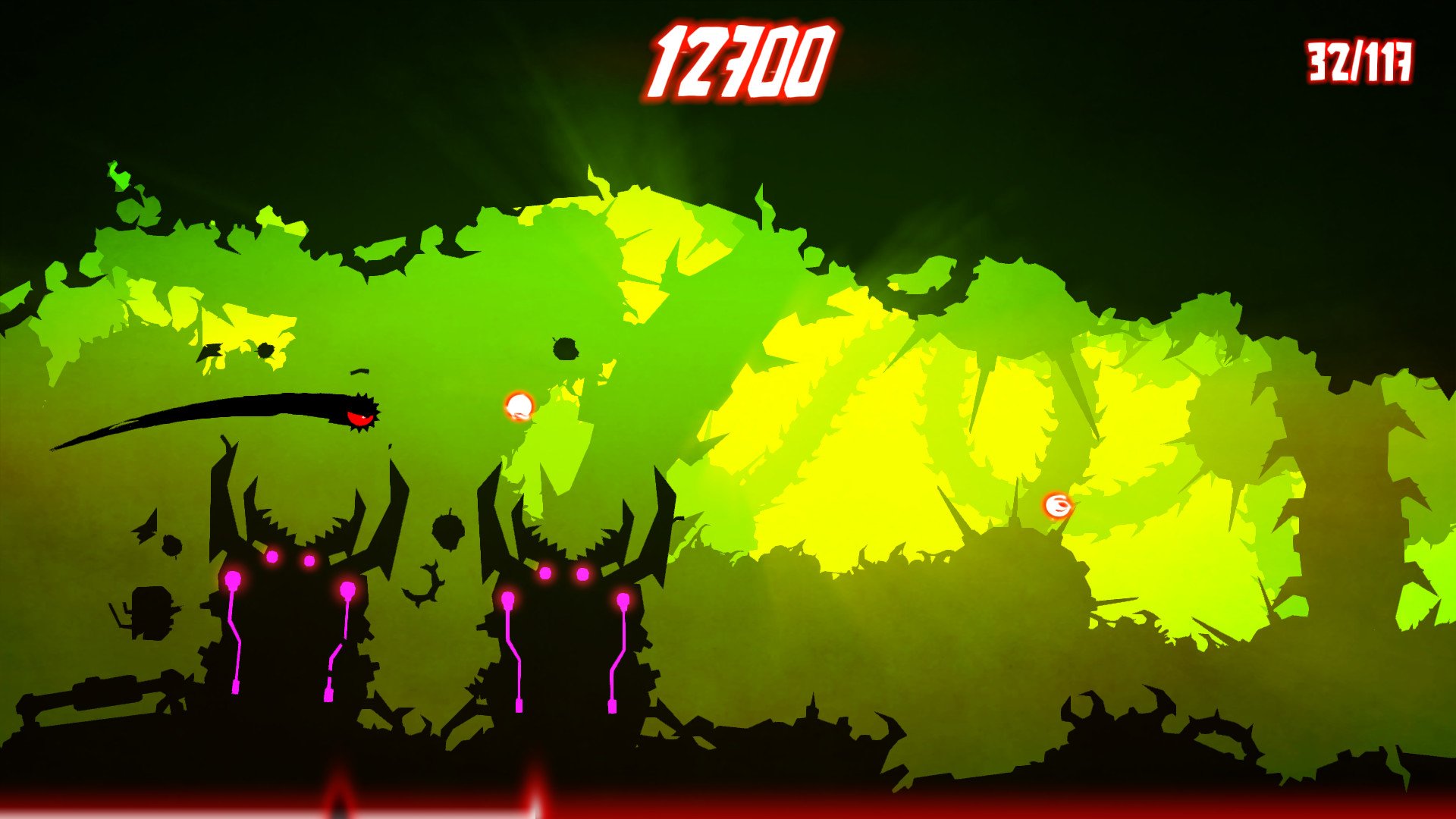Screen dimensions: 1456x819
Task: Open the 32/117 collectible counter
Action: [x=1360, y=59]
